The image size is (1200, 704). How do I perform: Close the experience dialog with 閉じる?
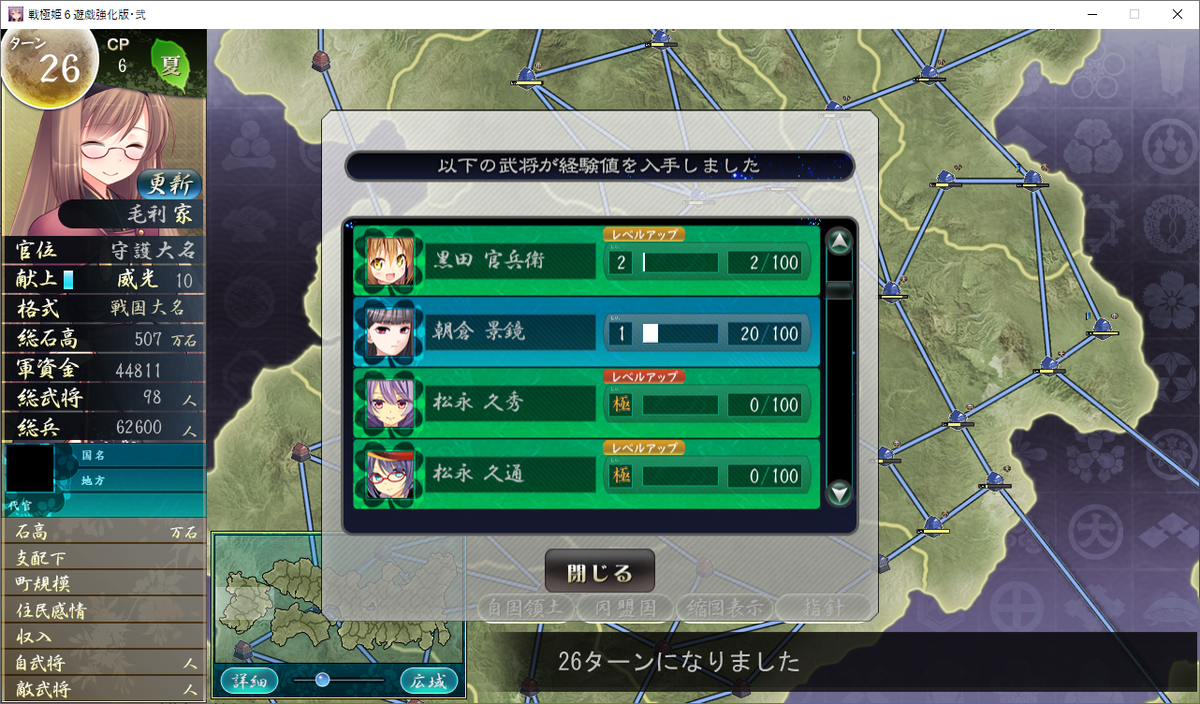pyautogui.click(x=599, y=572)
